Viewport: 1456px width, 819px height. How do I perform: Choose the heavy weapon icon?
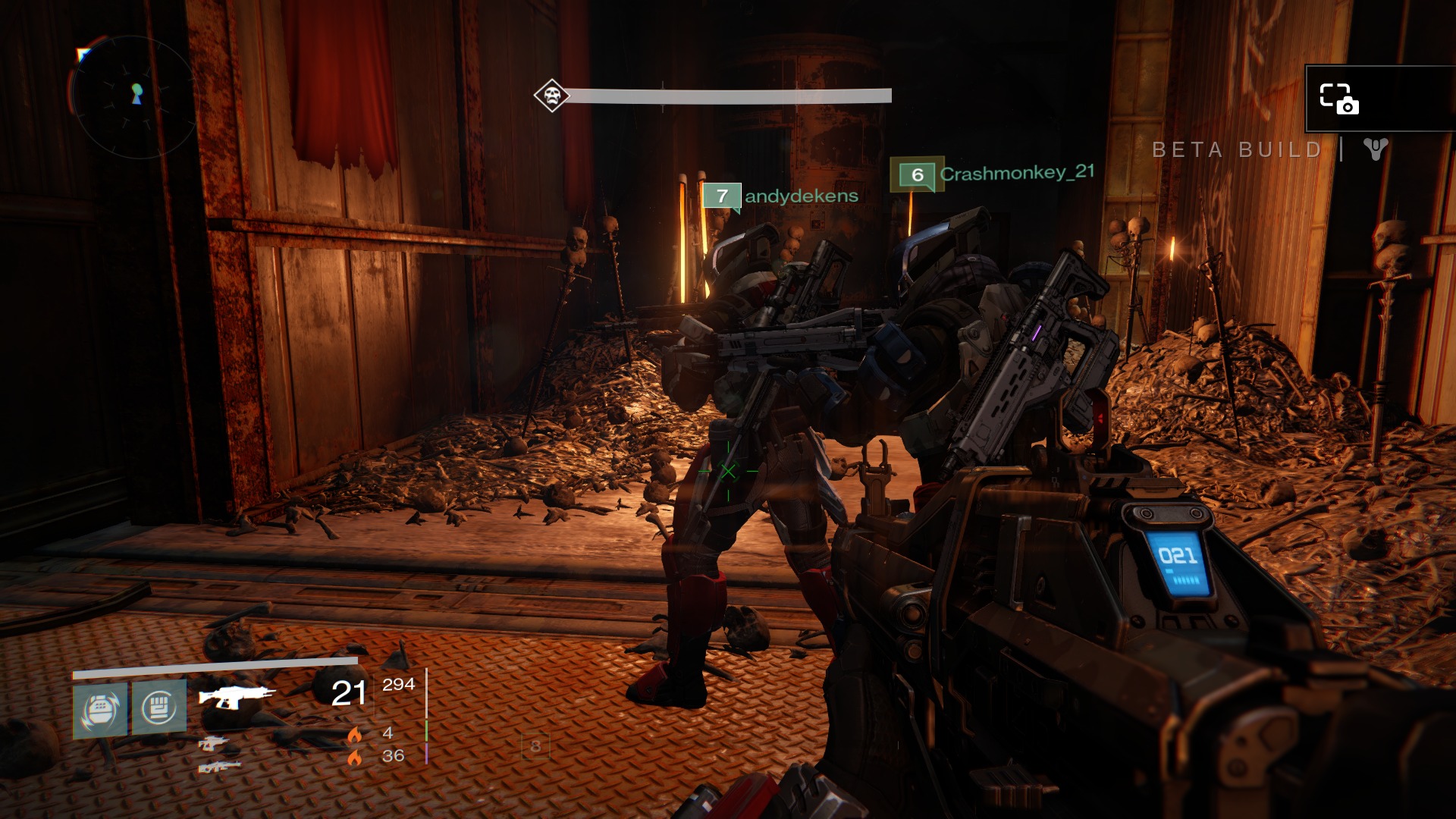tap(219, 767)
